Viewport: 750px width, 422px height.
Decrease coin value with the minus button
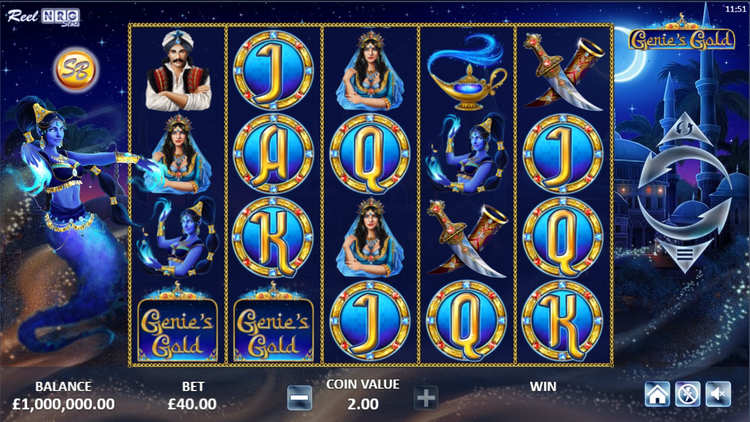click(299, 397)
